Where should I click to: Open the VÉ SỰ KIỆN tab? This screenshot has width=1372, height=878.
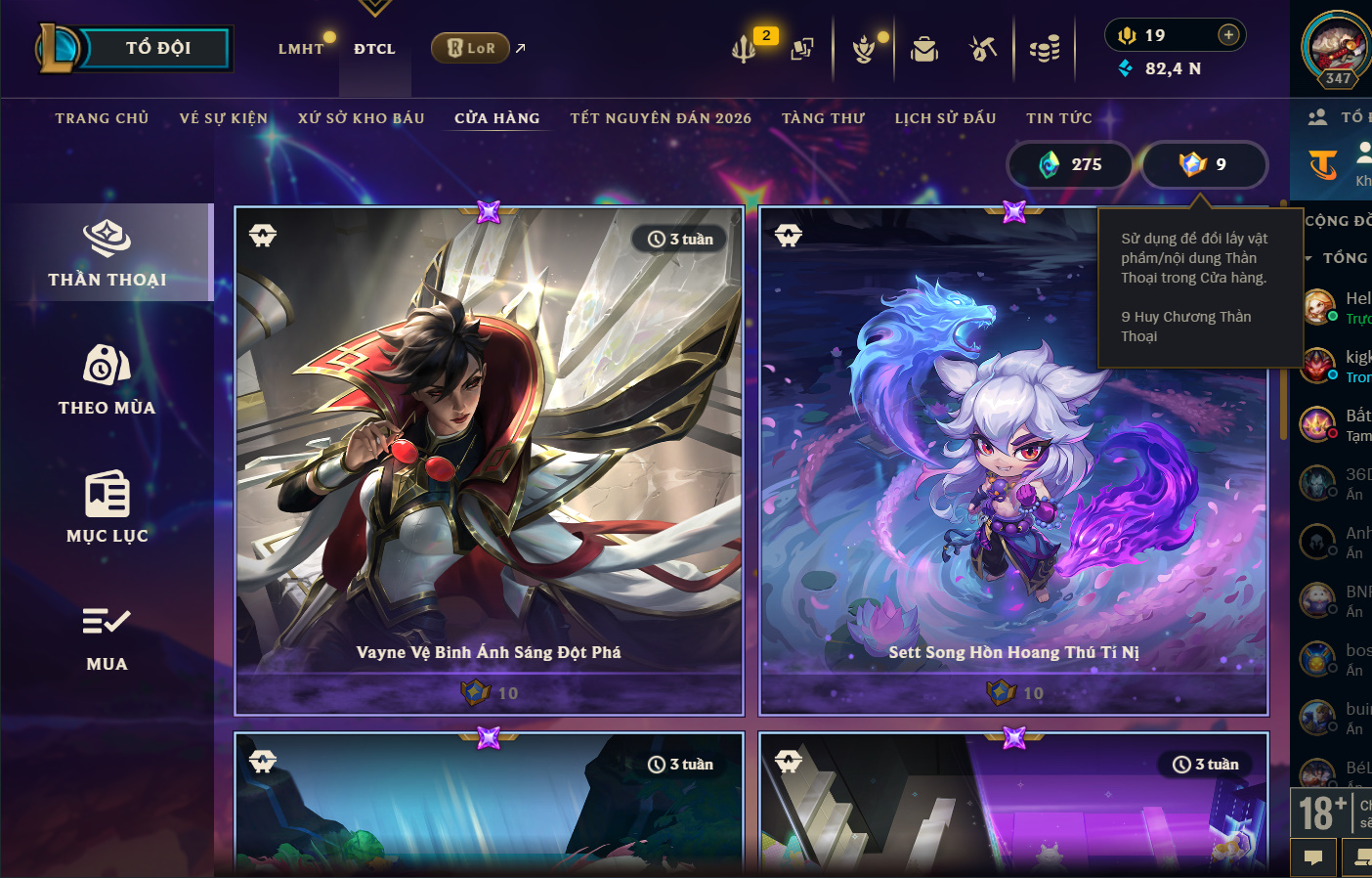coord(223,118)
